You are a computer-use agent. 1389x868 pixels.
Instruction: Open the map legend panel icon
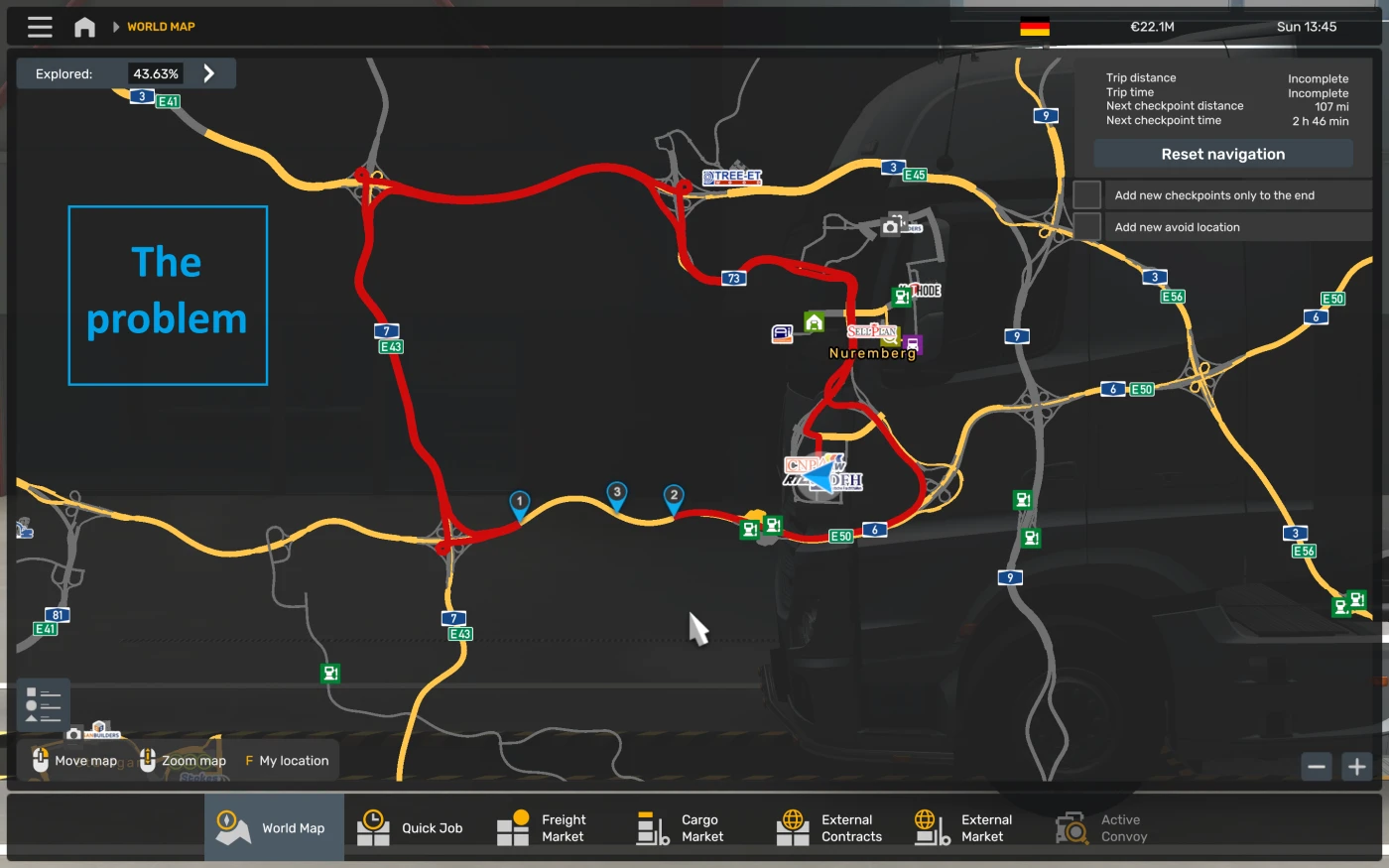(43, 703)
